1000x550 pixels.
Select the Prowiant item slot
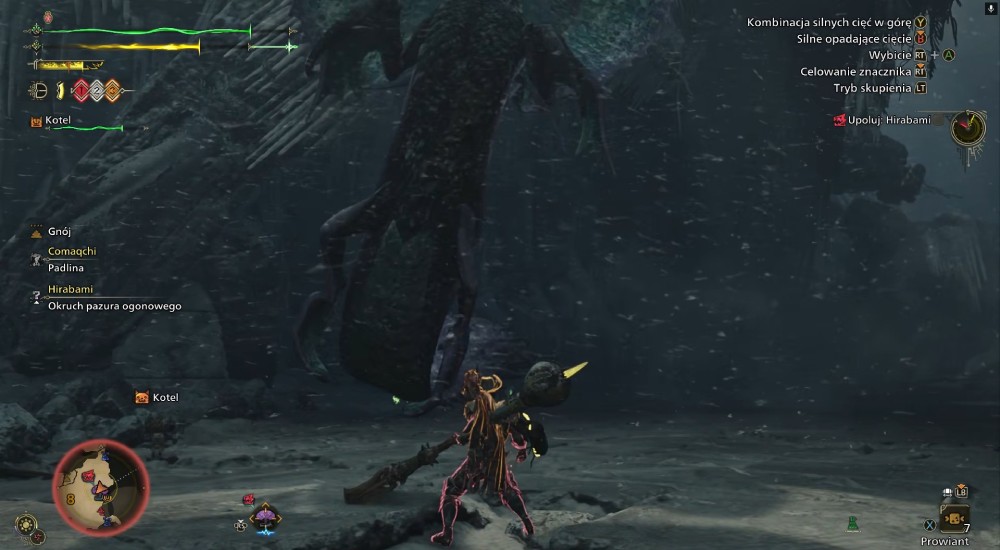point(953,519)
